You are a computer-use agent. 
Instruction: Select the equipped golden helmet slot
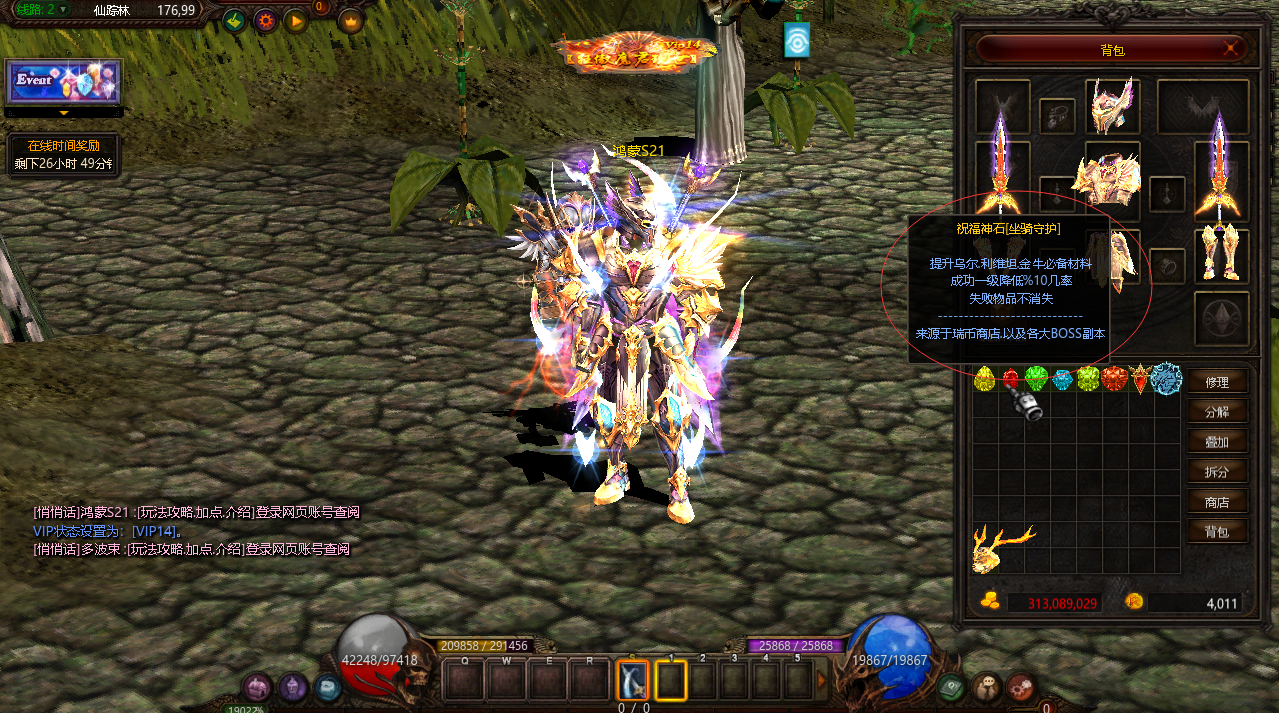tap(1111, 106)
